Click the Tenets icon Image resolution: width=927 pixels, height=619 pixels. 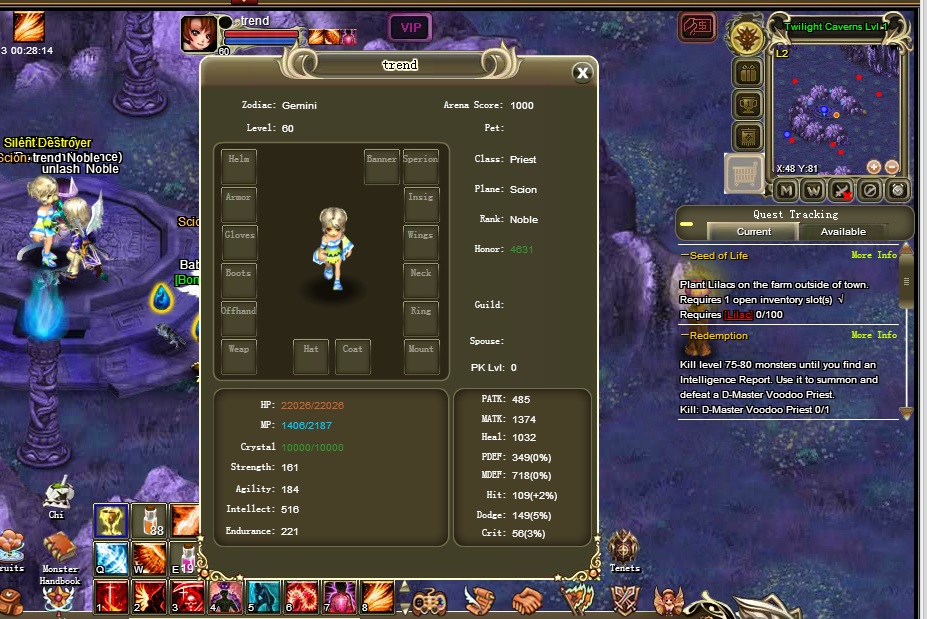coord(624,546)
